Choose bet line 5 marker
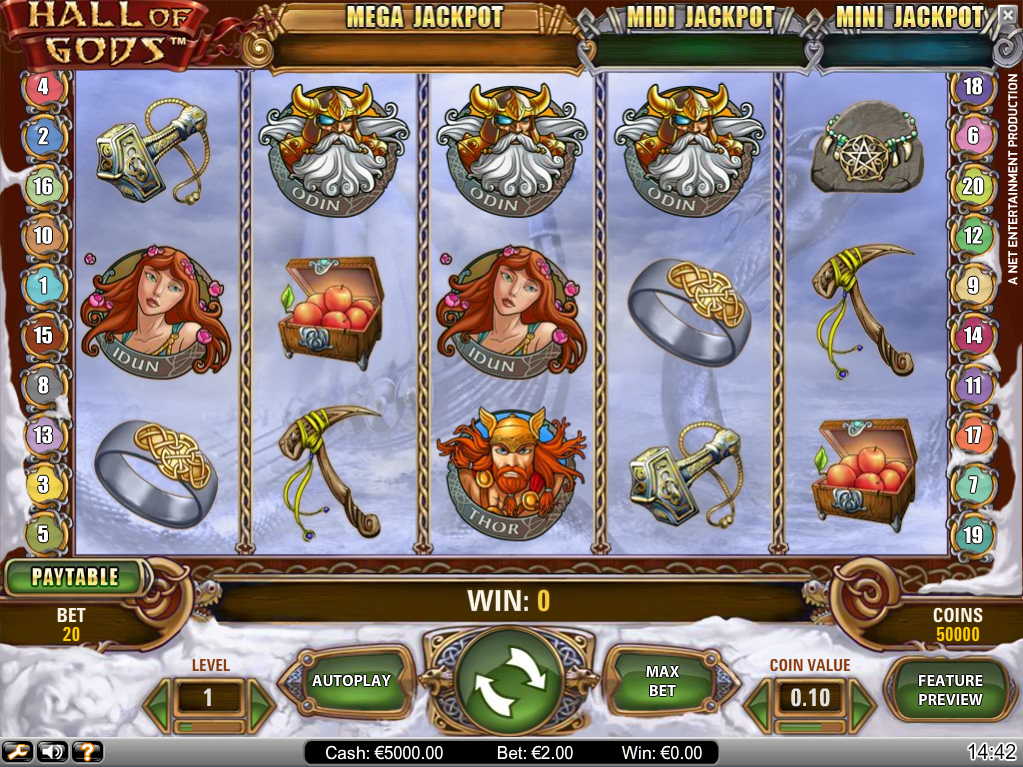 coord(43,534)
